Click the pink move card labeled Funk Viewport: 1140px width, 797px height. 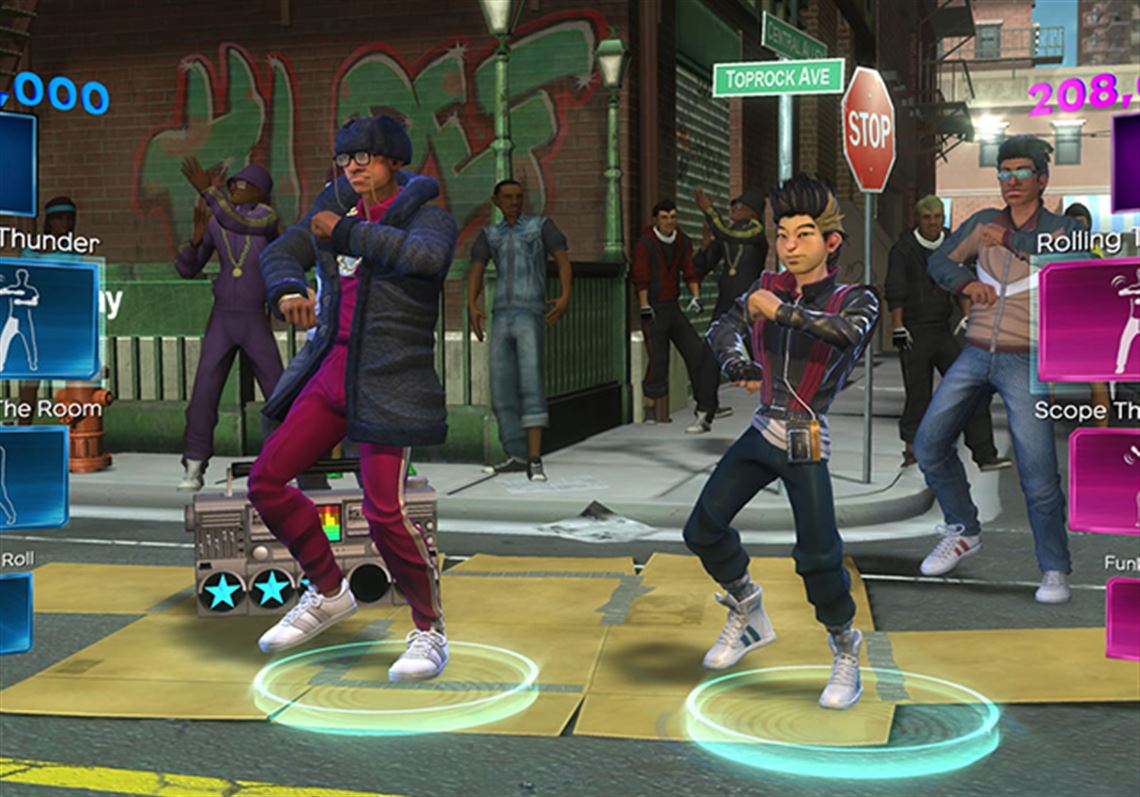point(1122,618)
